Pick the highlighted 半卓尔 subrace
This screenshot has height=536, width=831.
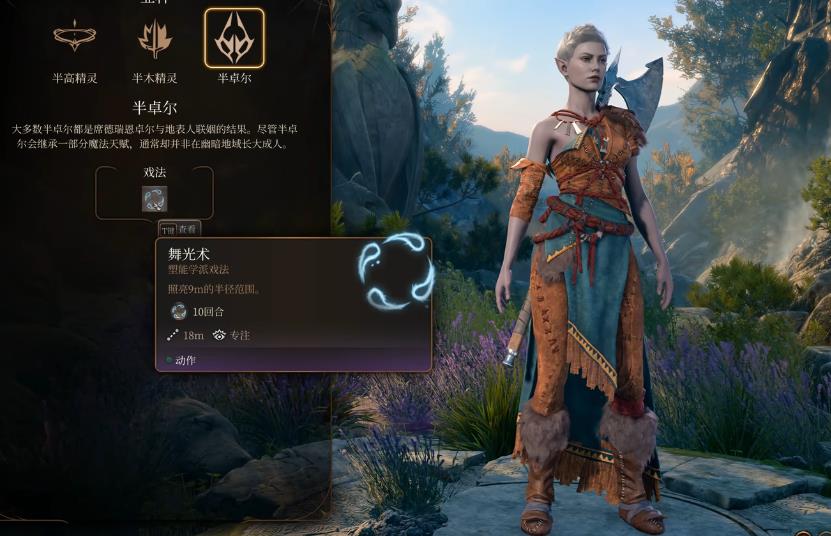click(234, 38)
